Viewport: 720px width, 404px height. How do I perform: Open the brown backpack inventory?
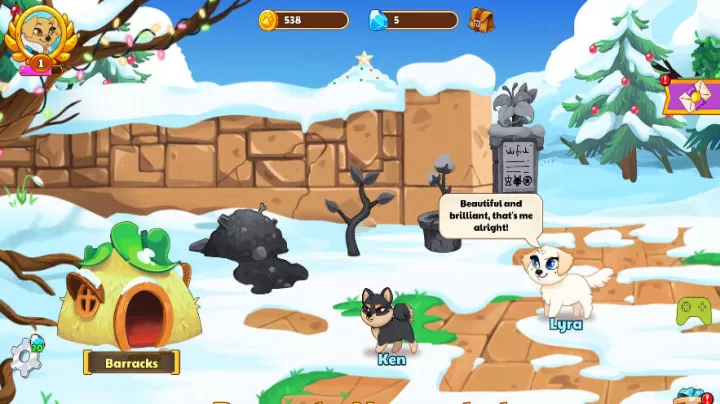pyautogui.click(x=481, y=20)
